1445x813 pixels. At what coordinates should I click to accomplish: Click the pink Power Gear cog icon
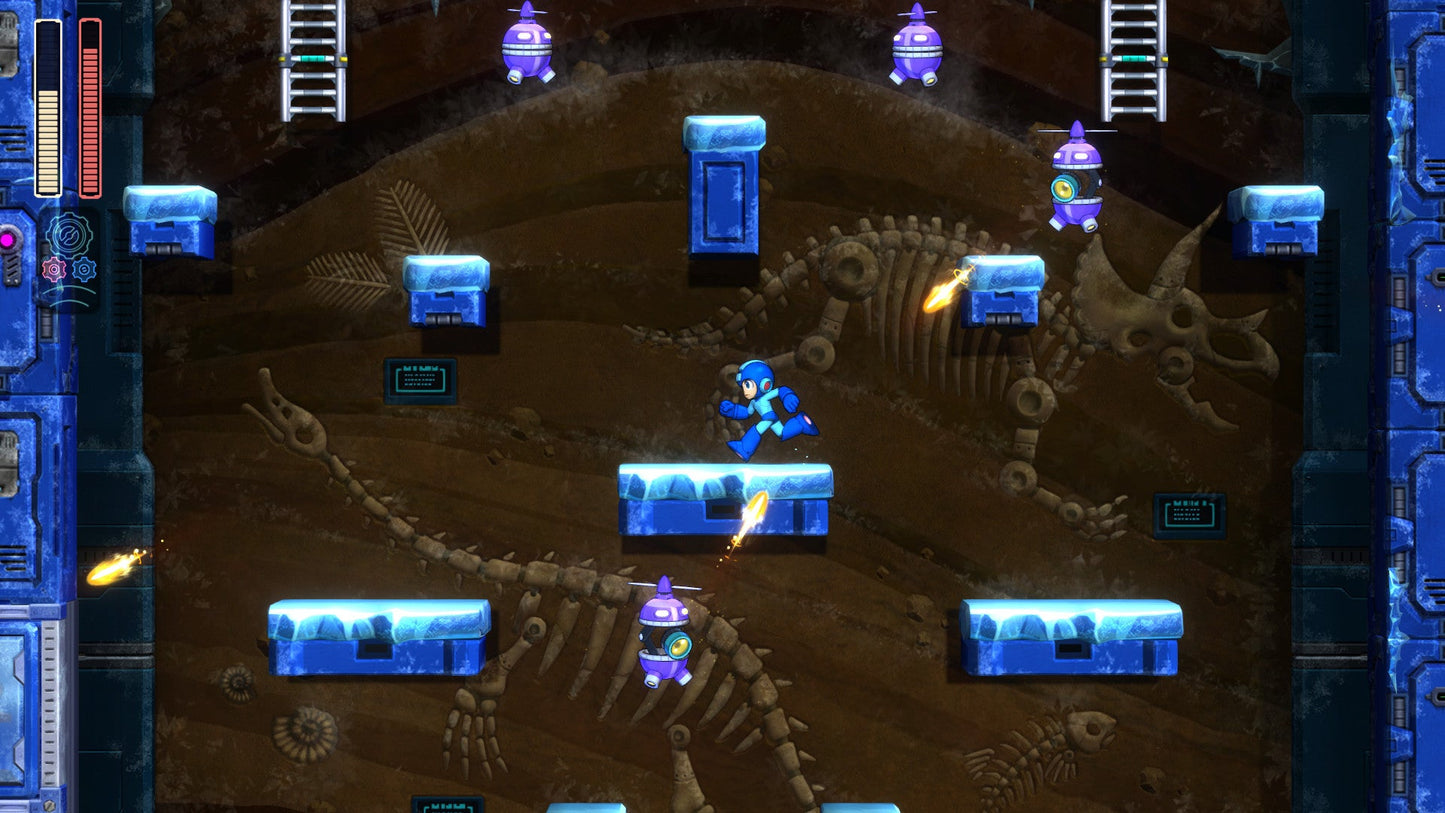[x=54, y=270]
